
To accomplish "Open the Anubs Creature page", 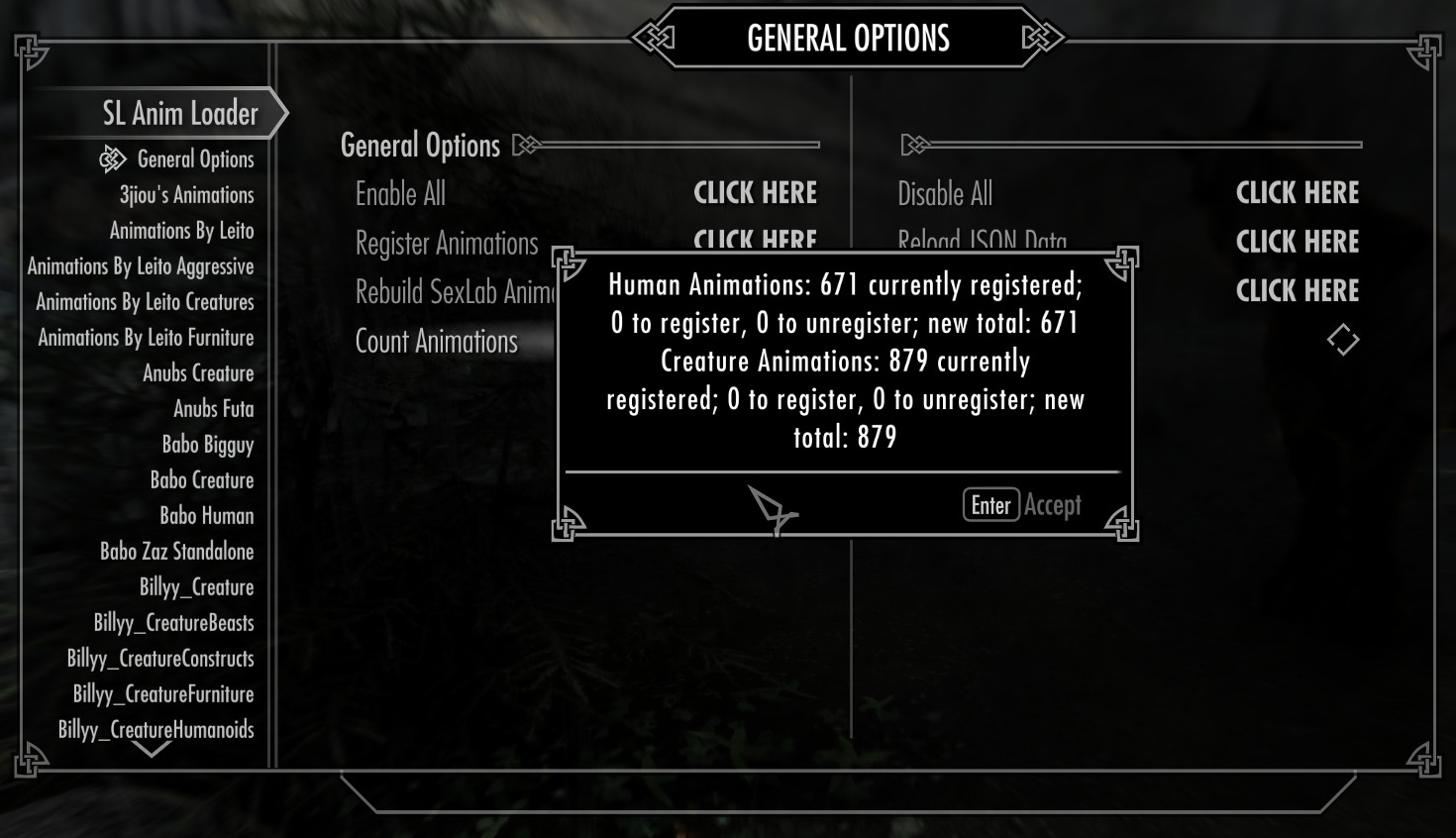I will pos(198,373).
